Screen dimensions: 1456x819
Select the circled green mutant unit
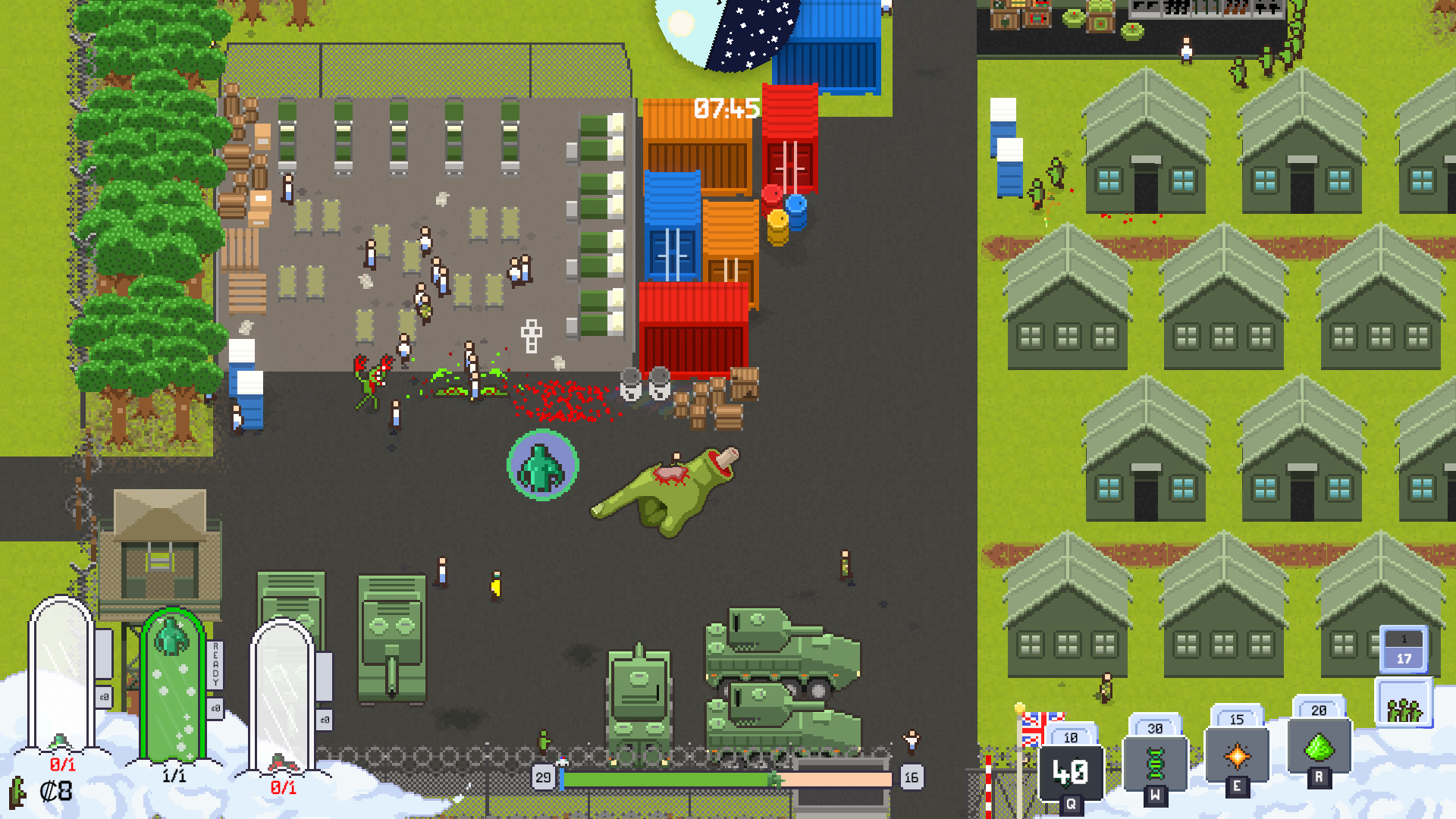(x=542, y=466)
